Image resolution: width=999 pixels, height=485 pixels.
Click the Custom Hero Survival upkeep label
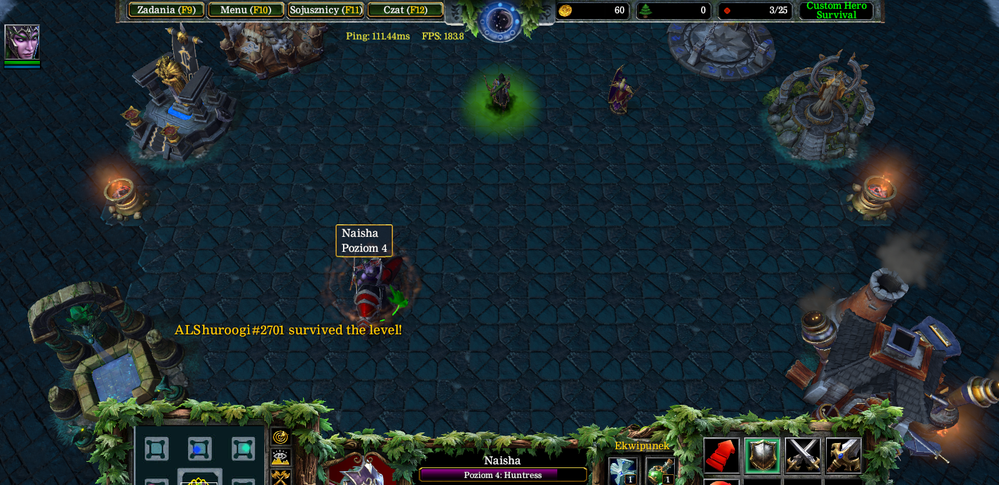(836, 10)
